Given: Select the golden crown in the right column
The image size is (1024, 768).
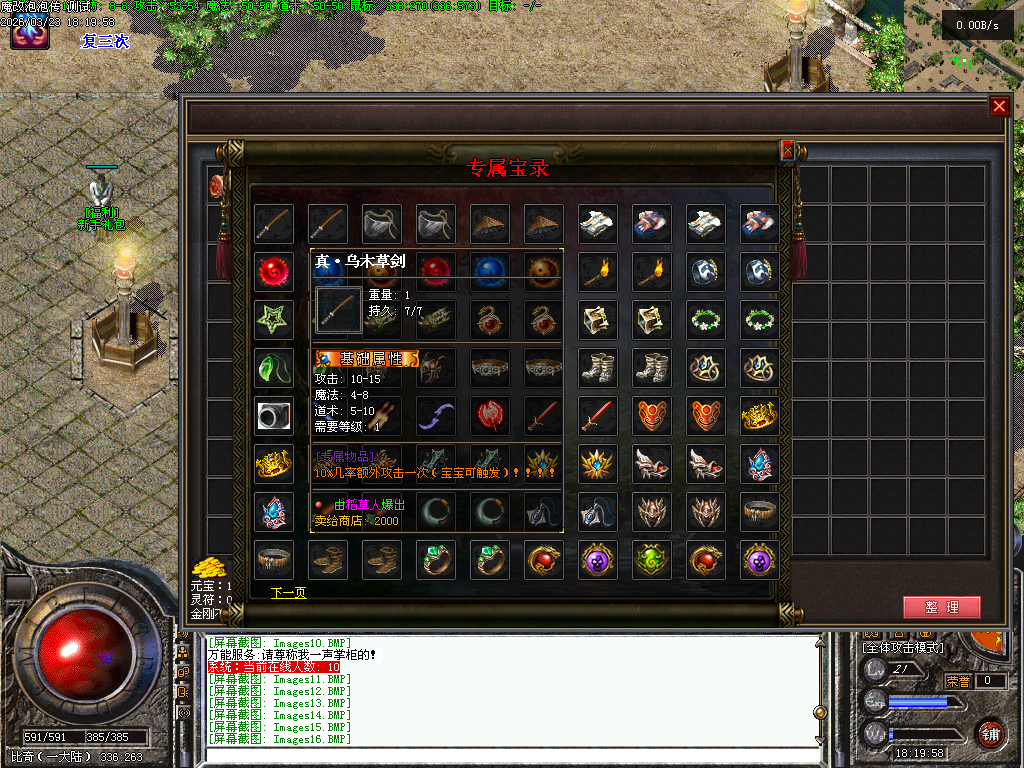Looking at the screenshot, I should pyautogui.click(x=760, y=415).
